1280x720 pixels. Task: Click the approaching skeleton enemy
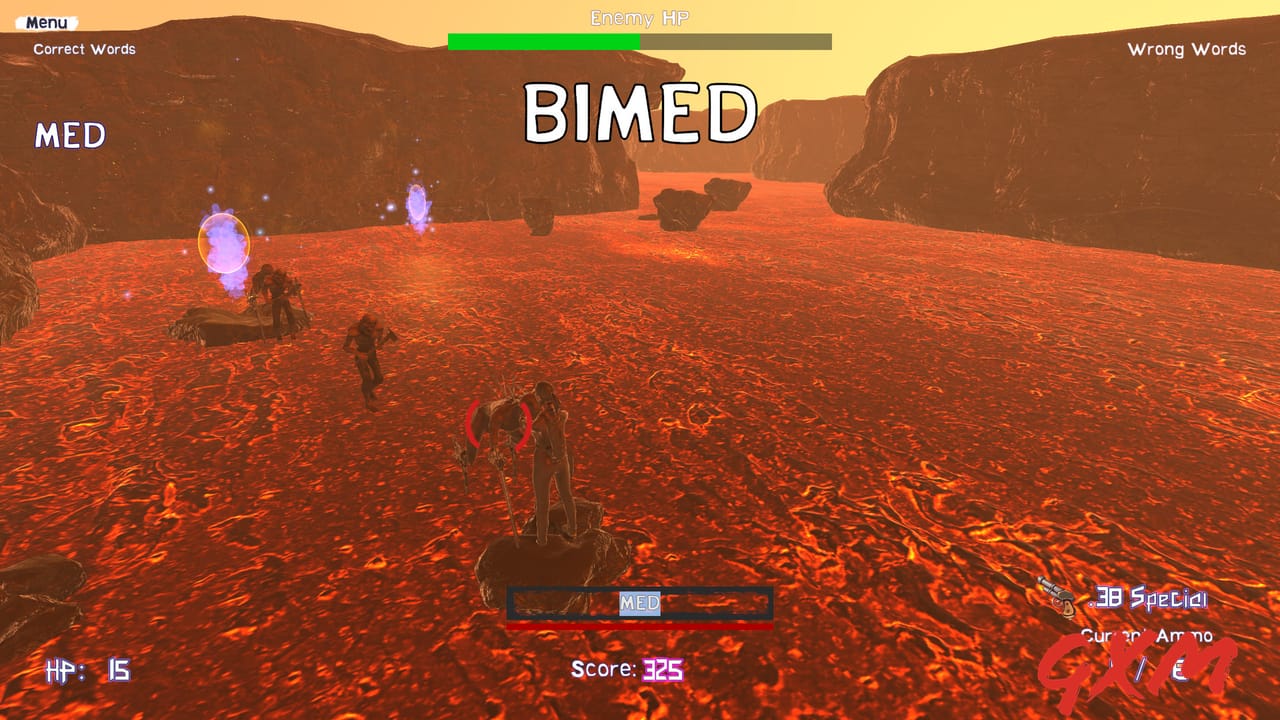[365, 350]
